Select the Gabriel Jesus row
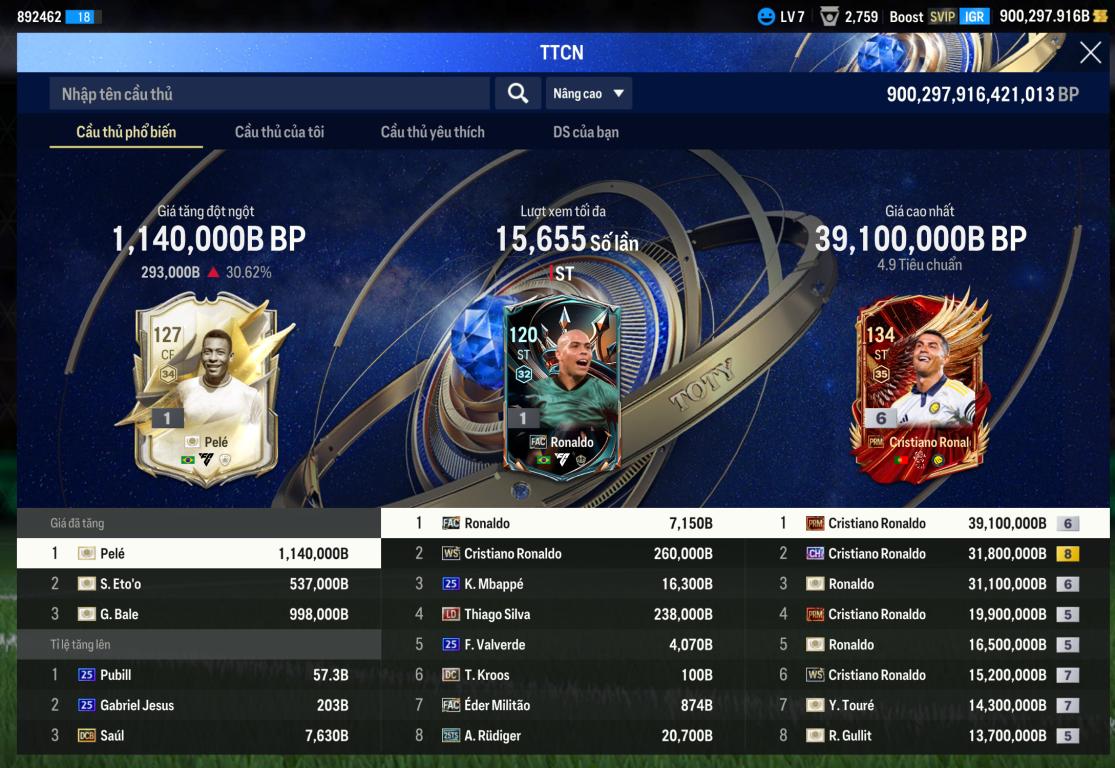Screen dimensions: 1115x768 pos(199,705)
